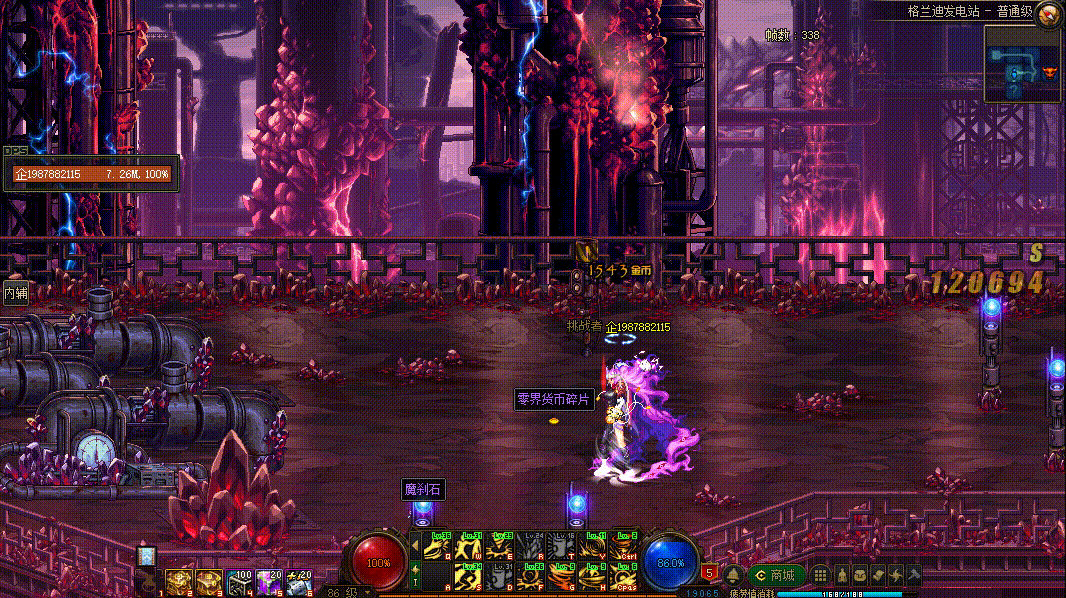
Task: Click the compass icon above the minimap
Action: pos(1049,13)
